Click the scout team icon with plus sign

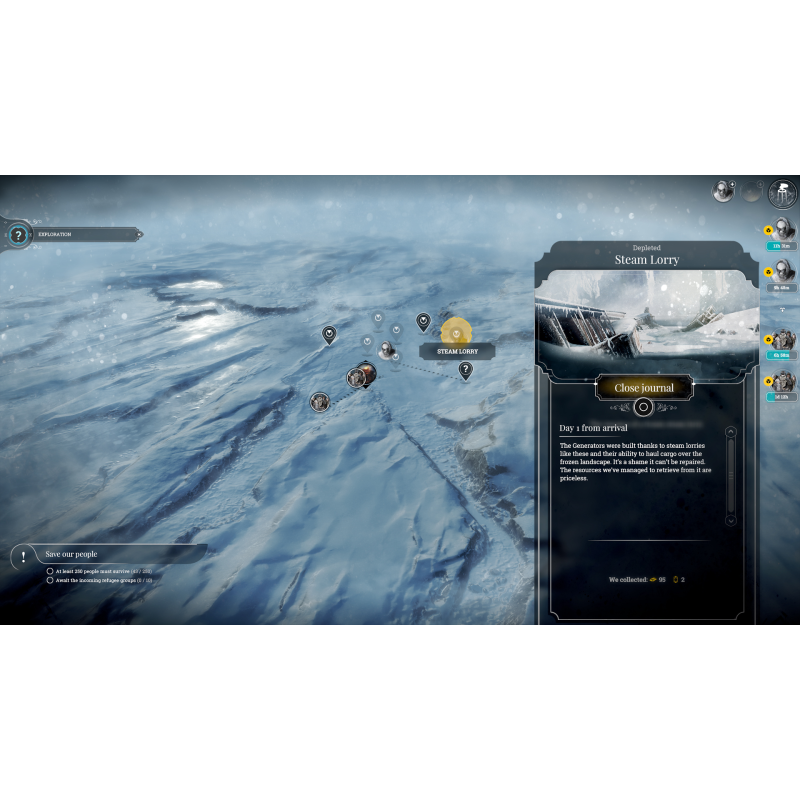pyautogui.click(x=723, y=191)
